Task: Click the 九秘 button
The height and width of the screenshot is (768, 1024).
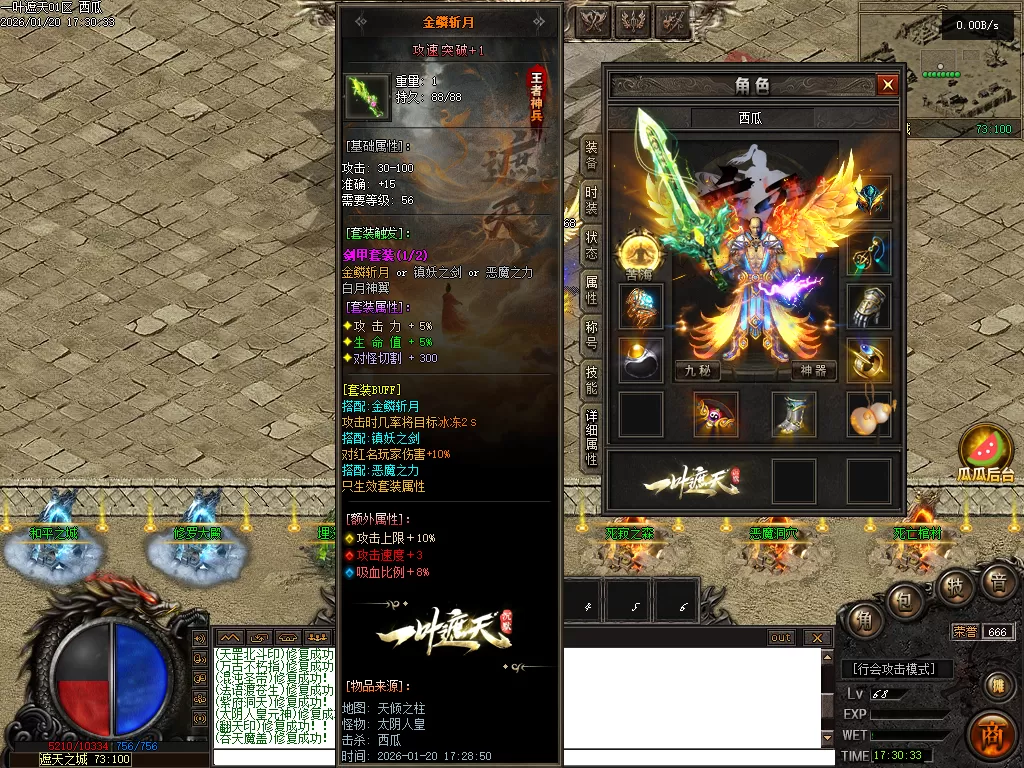Action: tap(697, 370)
